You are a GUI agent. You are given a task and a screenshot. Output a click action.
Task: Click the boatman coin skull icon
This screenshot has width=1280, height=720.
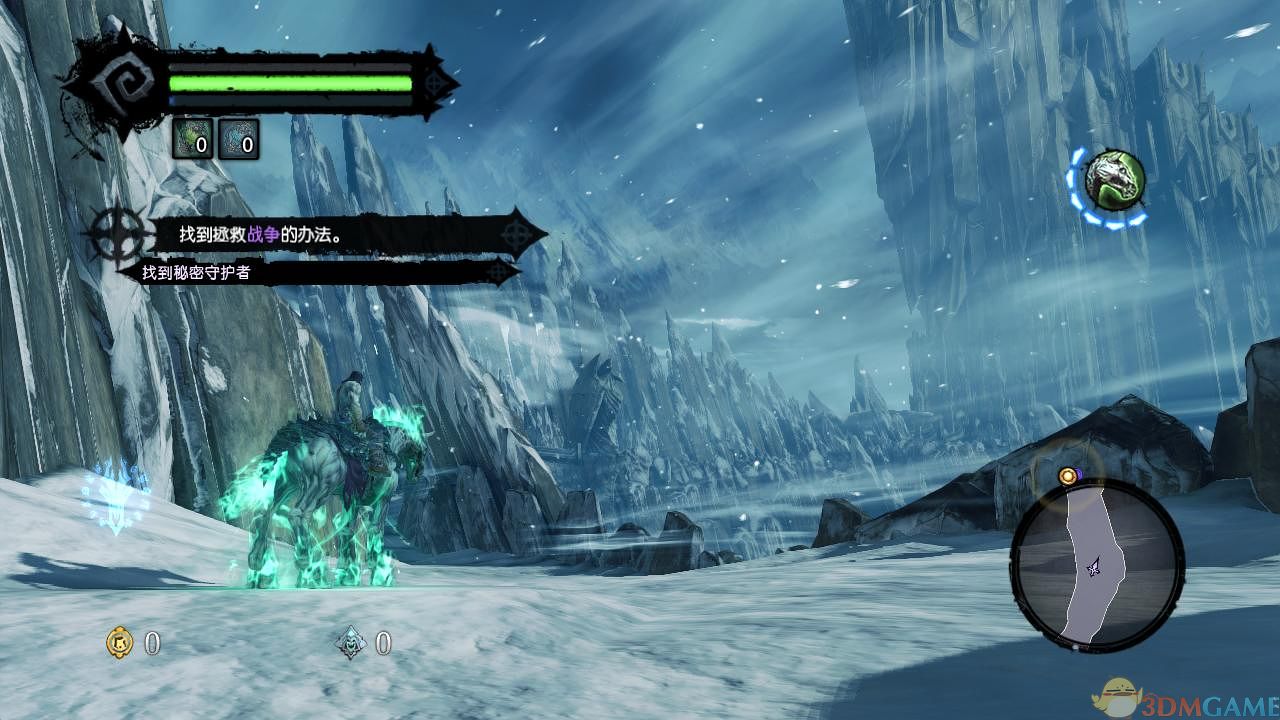click(x=351, y=643)
